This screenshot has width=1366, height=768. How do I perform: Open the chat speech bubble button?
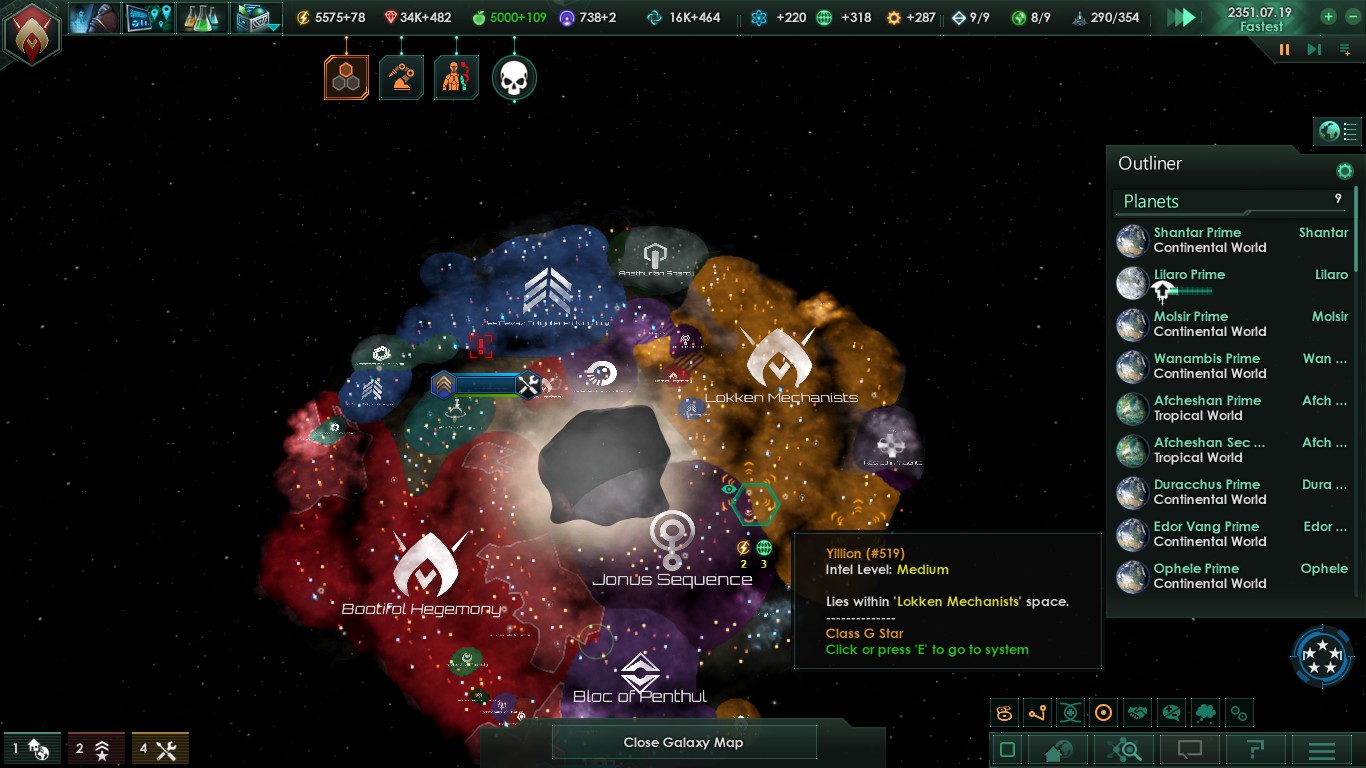1189,750
